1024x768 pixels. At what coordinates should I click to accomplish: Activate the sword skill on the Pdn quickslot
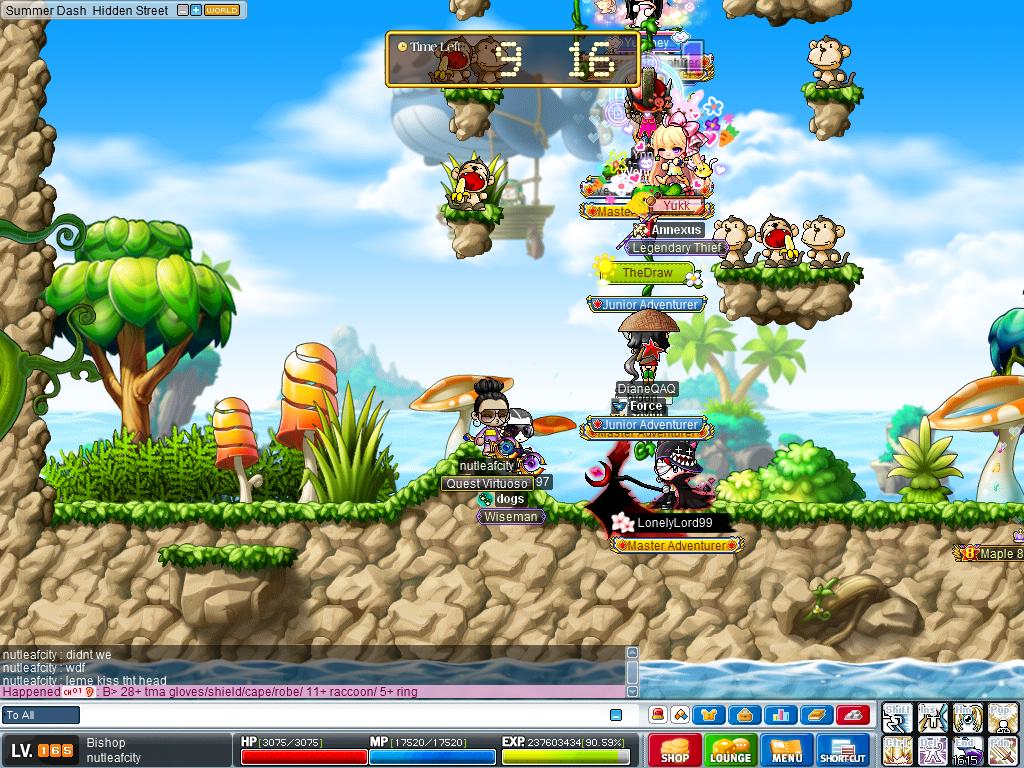point(1003,750)
